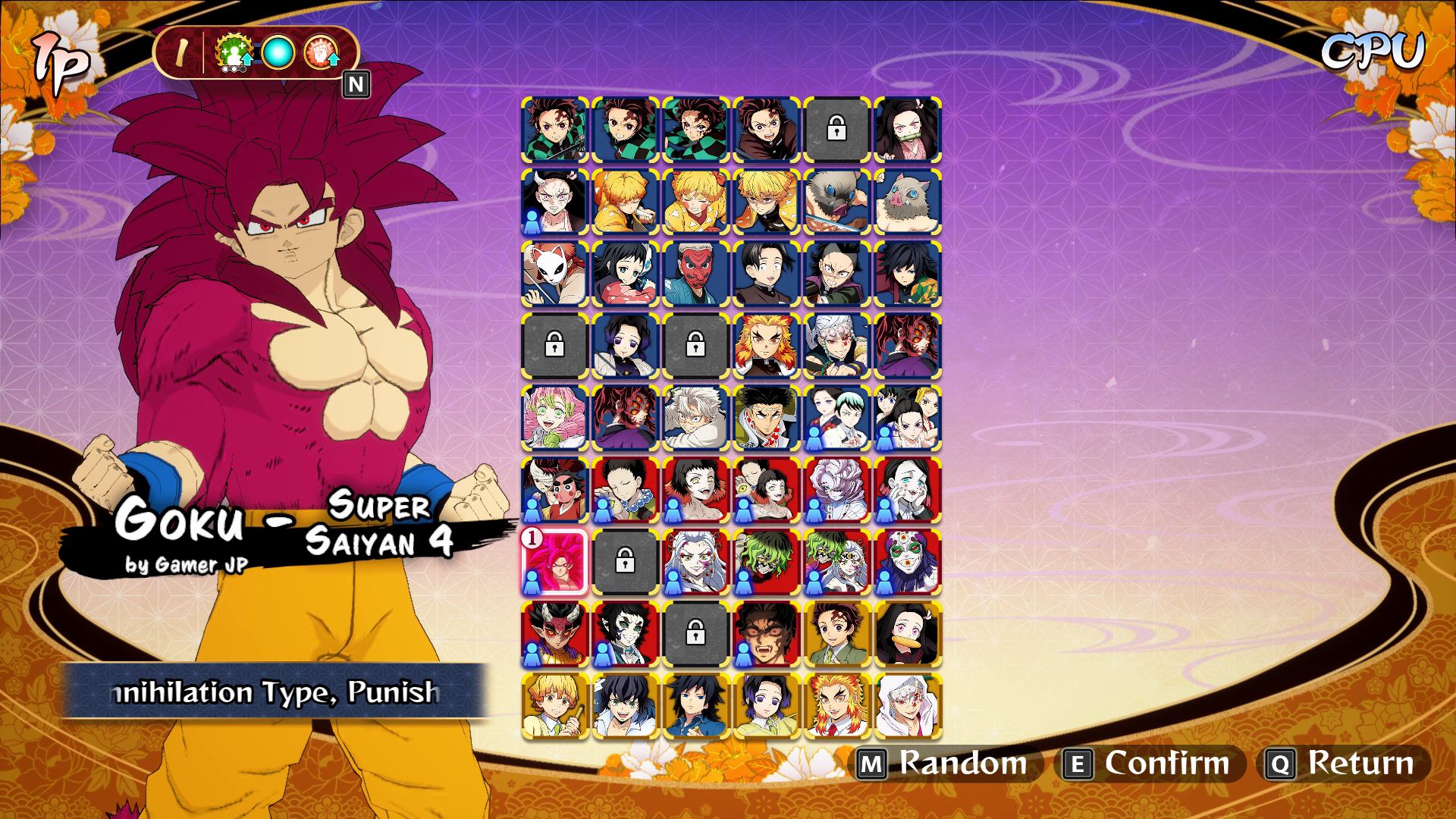Choose the Gyutaro and Daki duo tile

pos(836,562)
